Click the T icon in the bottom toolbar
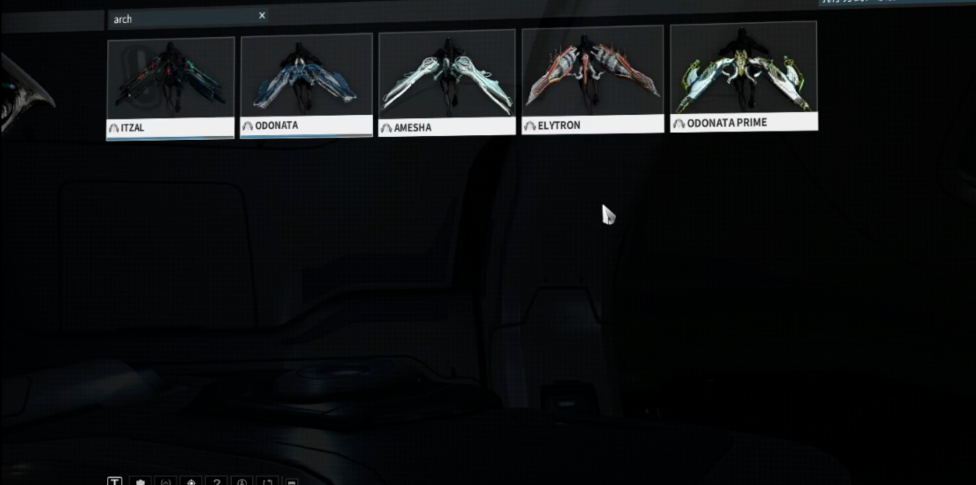The width and height of the screenshot is (976, 485). [115, 482]
